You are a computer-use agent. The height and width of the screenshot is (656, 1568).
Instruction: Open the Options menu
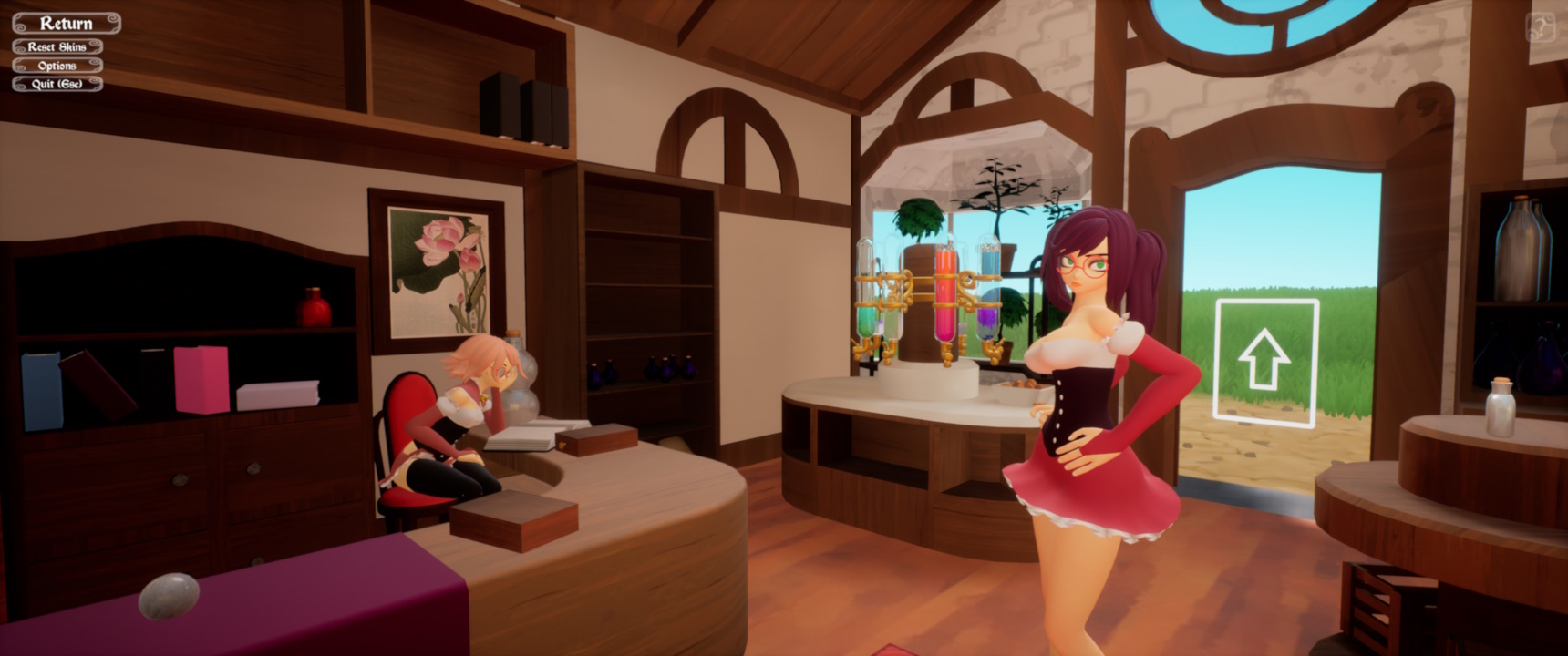[57, 66]
